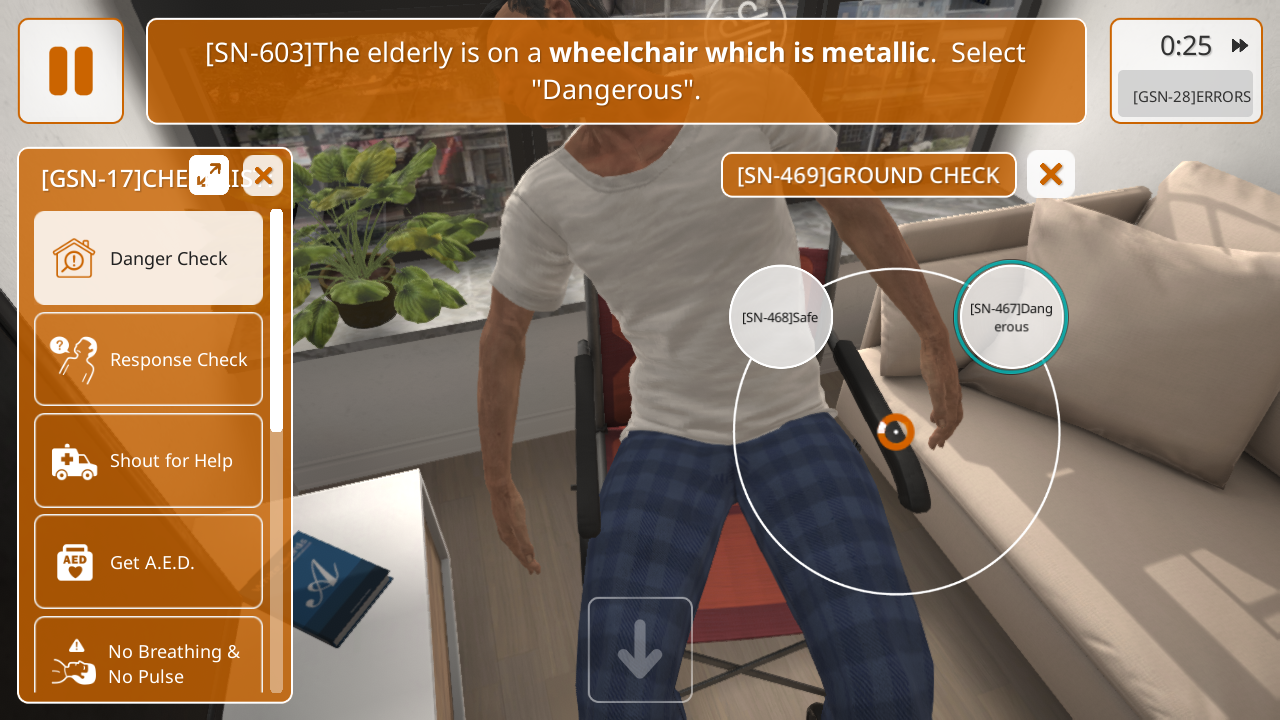Expand the checklist panel
Screen dimensions: 1280x720
point(209,176)
